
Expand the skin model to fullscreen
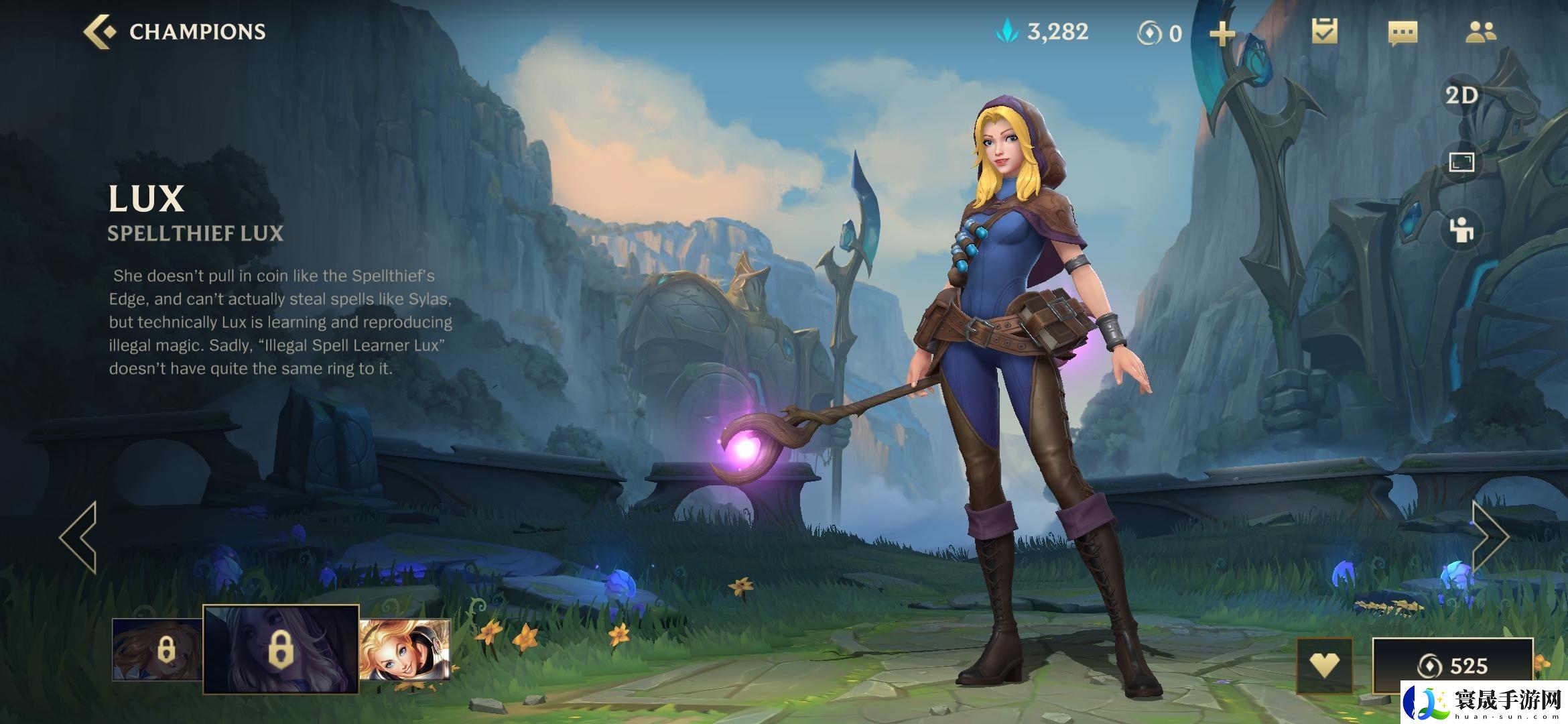coord(1461,162)
